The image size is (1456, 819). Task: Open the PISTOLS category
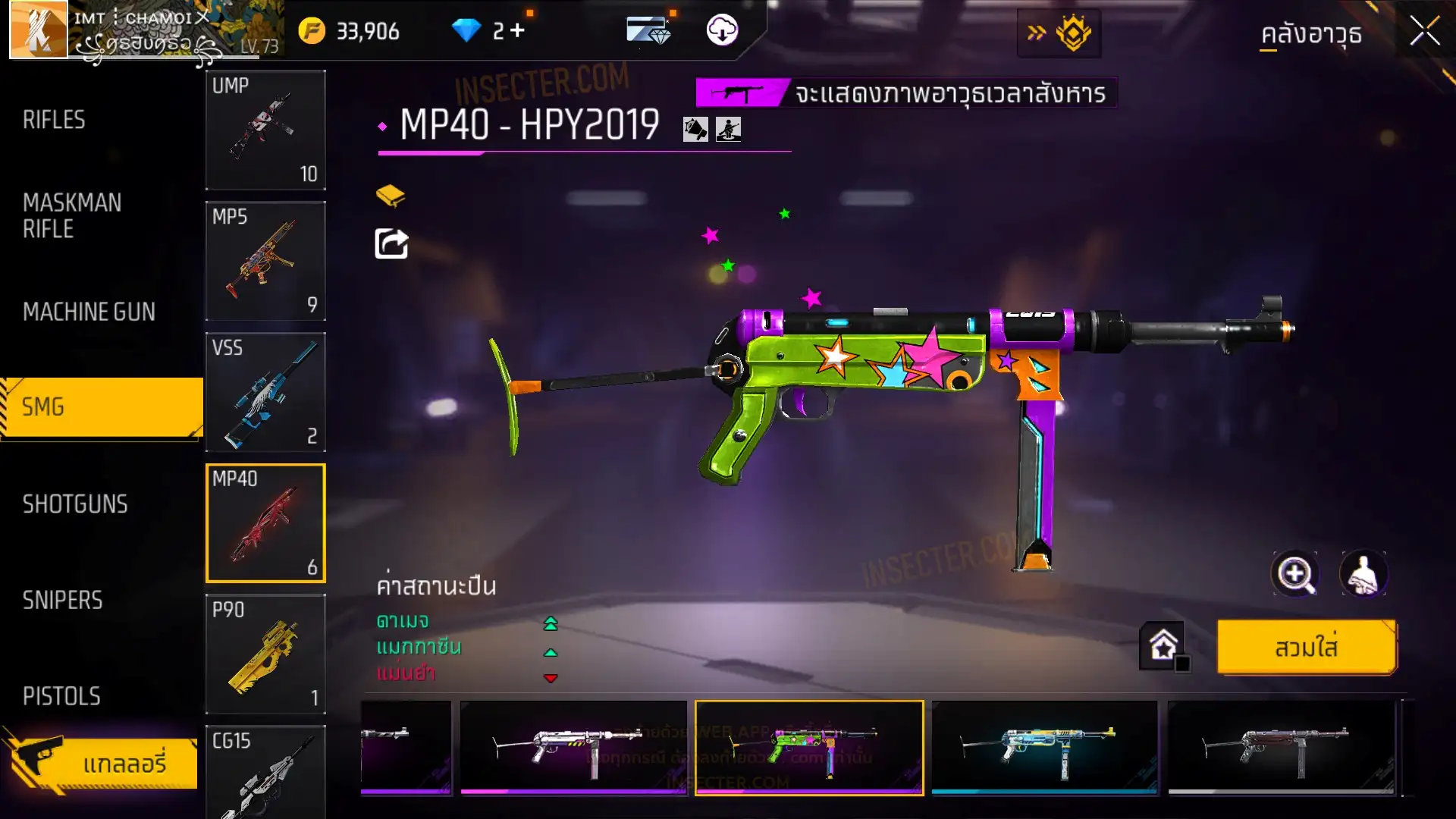pos(61,696)
